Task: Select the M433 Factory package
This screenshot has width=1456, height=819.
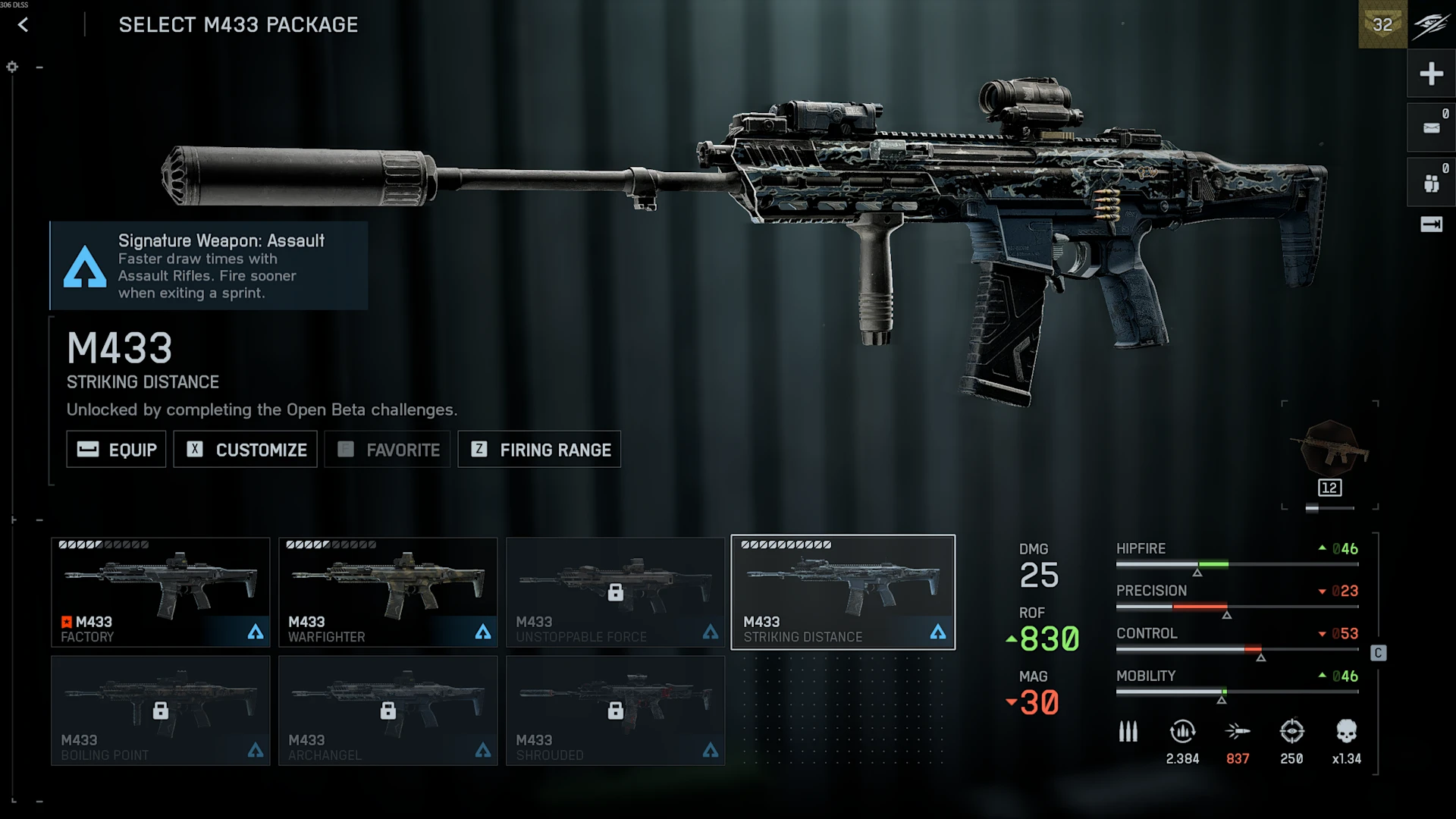Action: coord(161,592)
